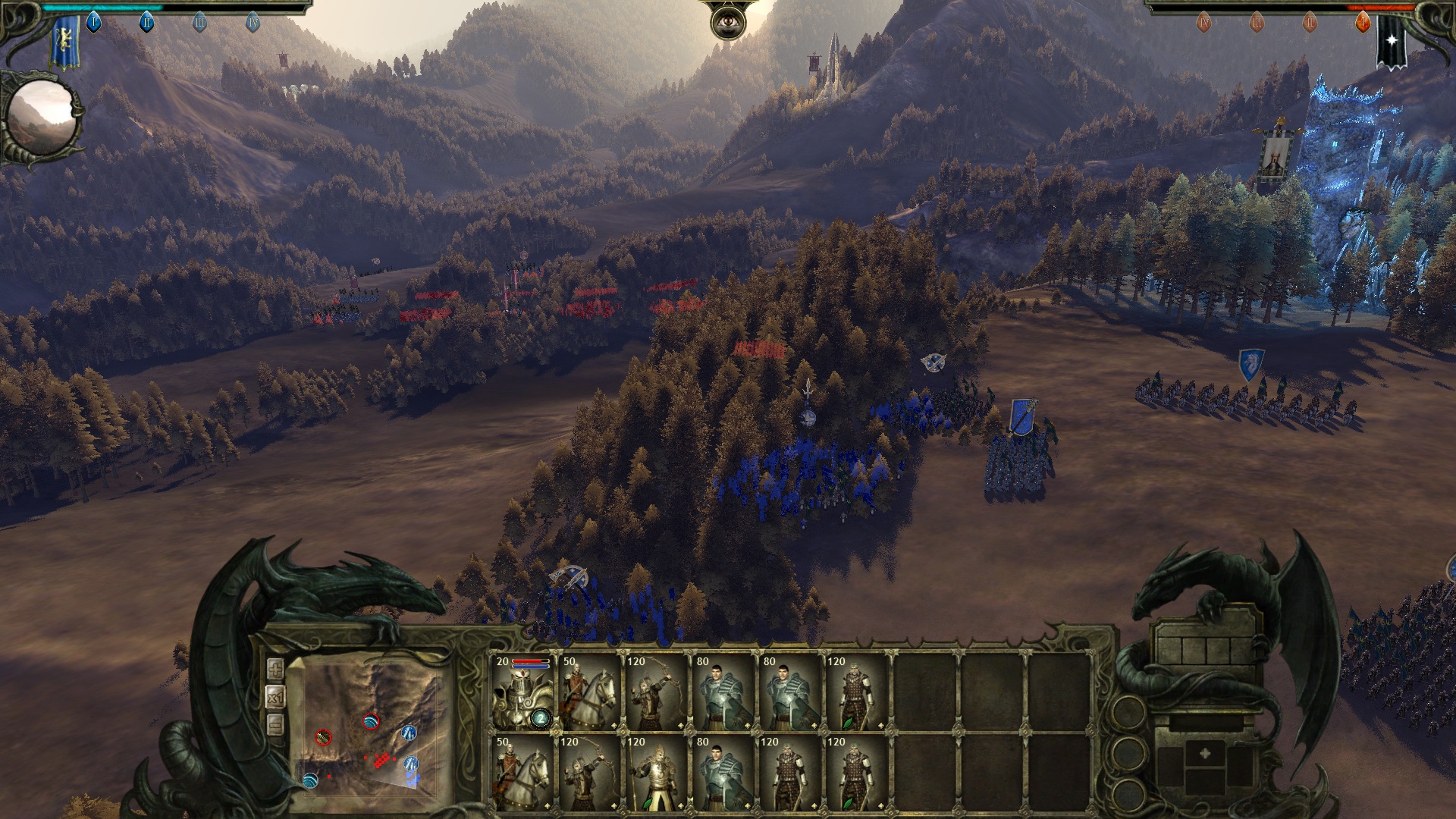The height and width of the screenshot is (819, 1456).
Task: Click the minimap's minus zoom button
Action: (x=275, y=724)
